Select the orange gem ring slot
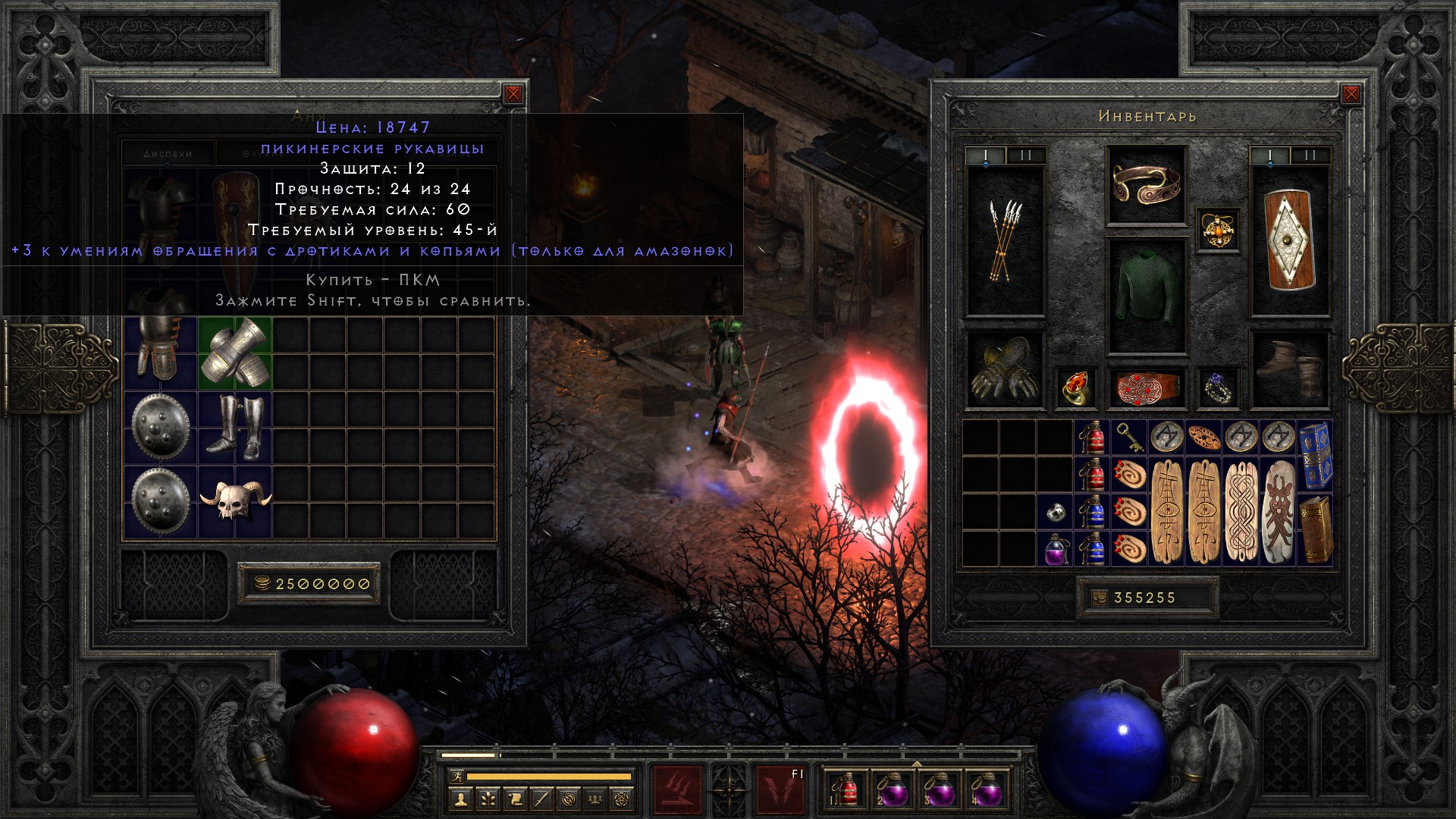 pyautogui.click(x=1075, y=388)
